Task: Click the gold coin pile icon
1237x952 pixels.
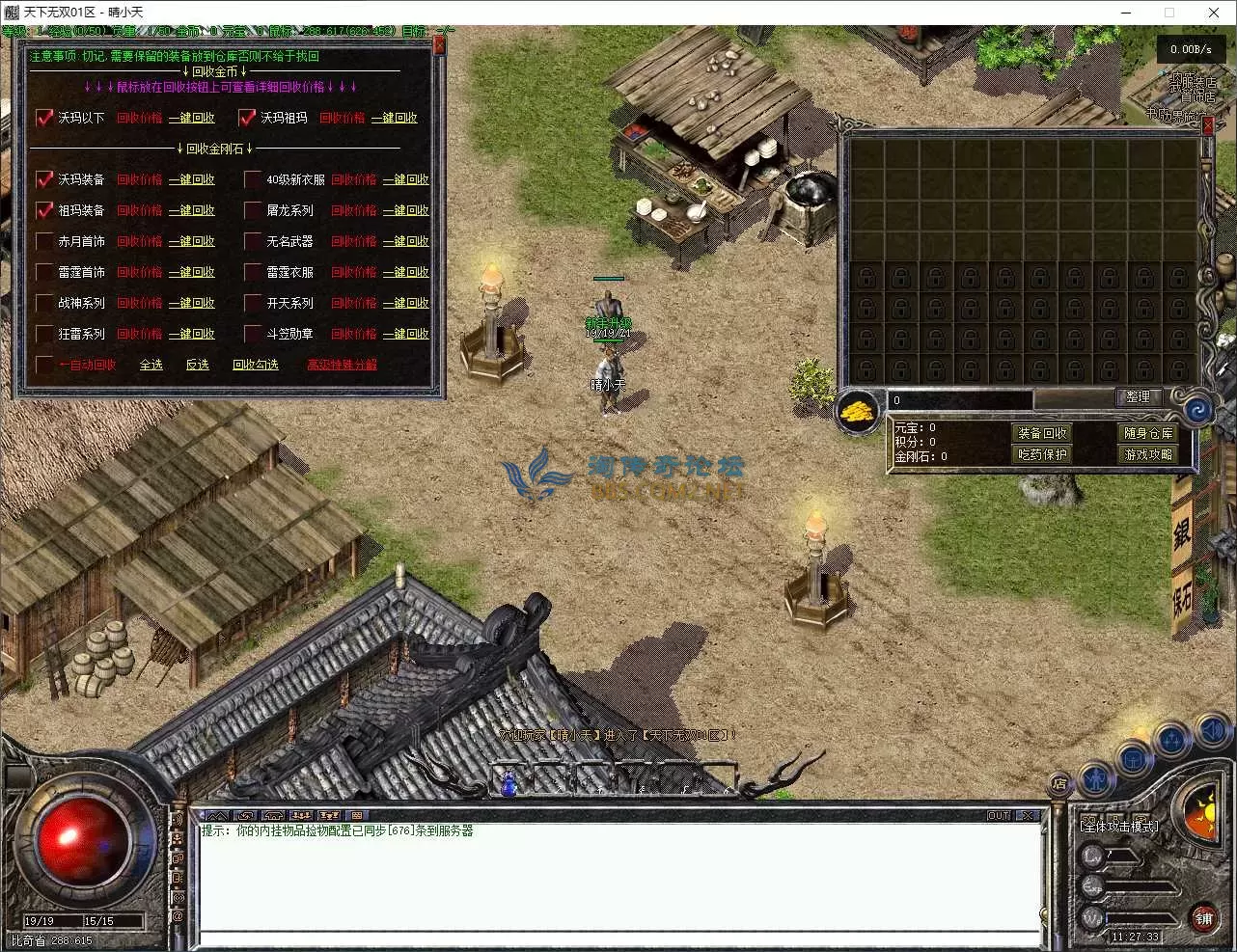Action: [x=858, y=411]
